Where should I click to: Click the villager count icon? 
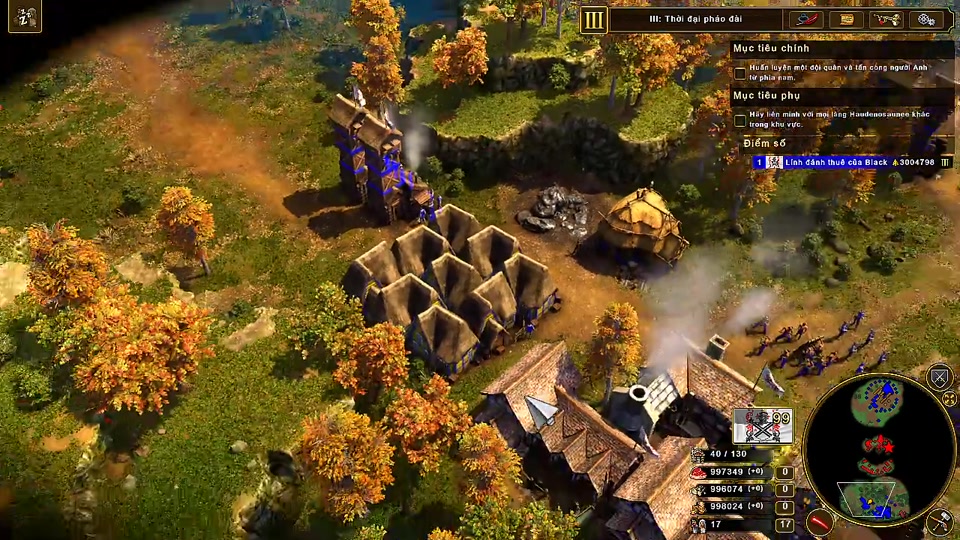tap(699, 524)
